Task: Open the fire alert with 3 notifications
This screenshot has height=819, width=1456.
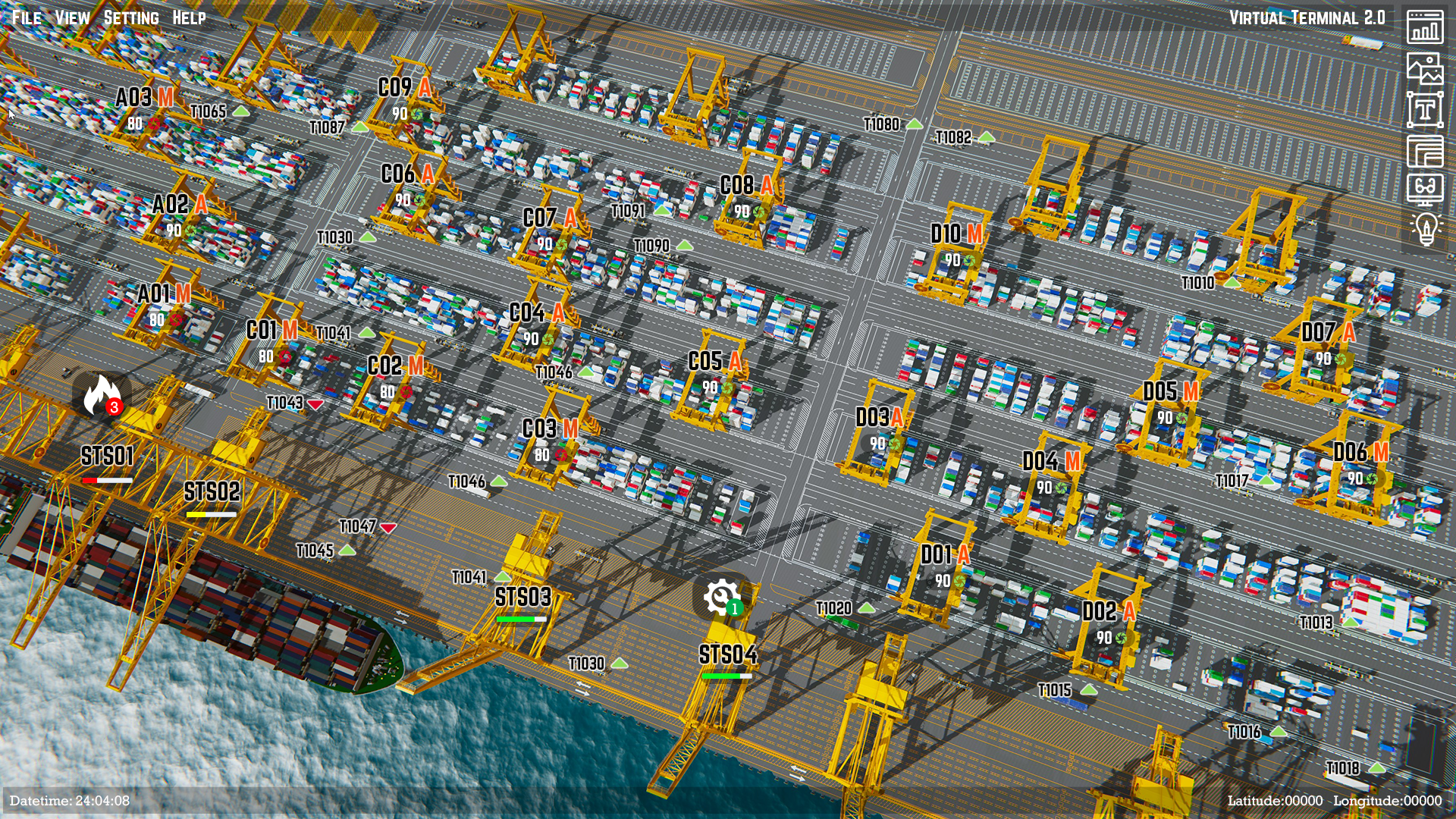Action: click(x=102, y=396)
